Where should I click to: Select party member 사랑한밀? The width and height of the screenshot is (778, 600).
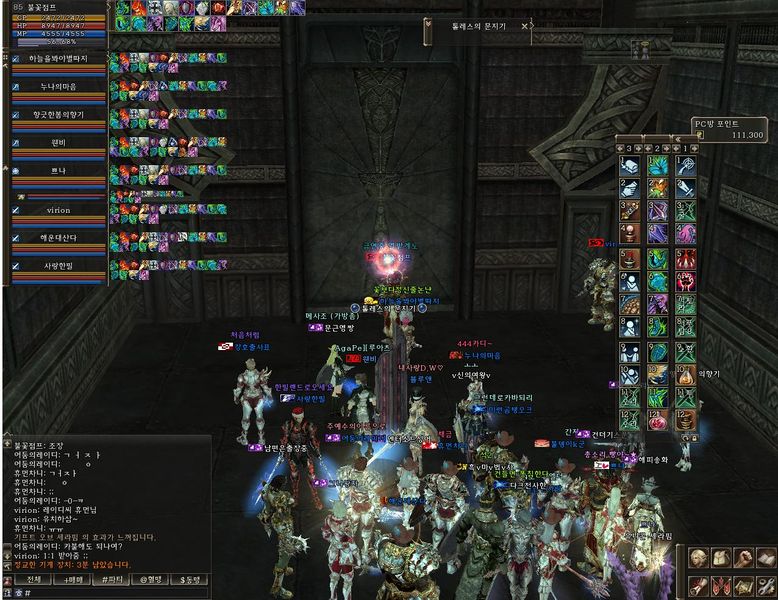point(58,267)
